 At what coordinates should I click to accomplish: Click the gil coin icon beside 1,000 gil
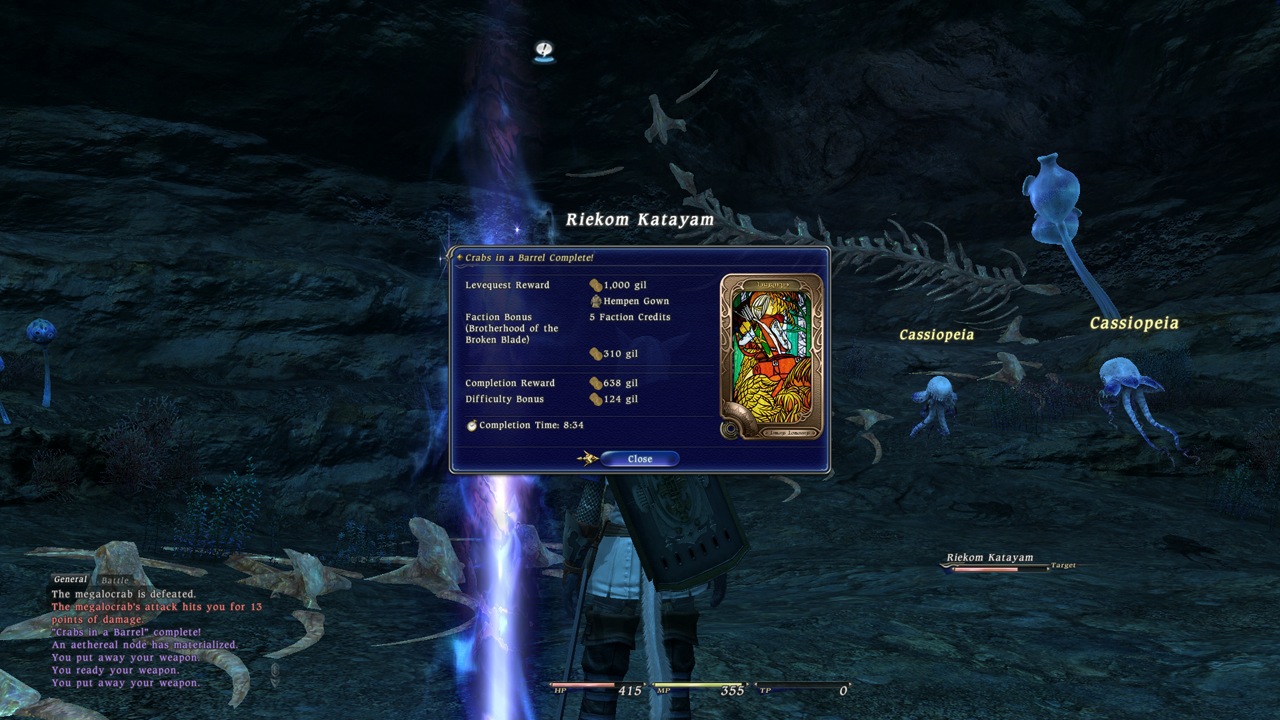(597, 285)
